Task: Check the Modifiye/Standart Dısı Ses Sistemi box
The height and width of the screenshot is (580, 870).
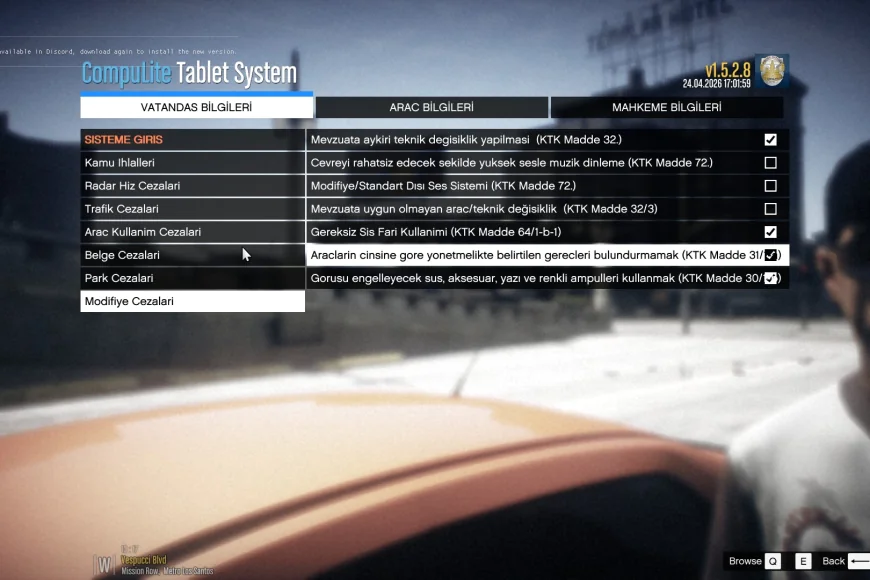Action: 770,186
